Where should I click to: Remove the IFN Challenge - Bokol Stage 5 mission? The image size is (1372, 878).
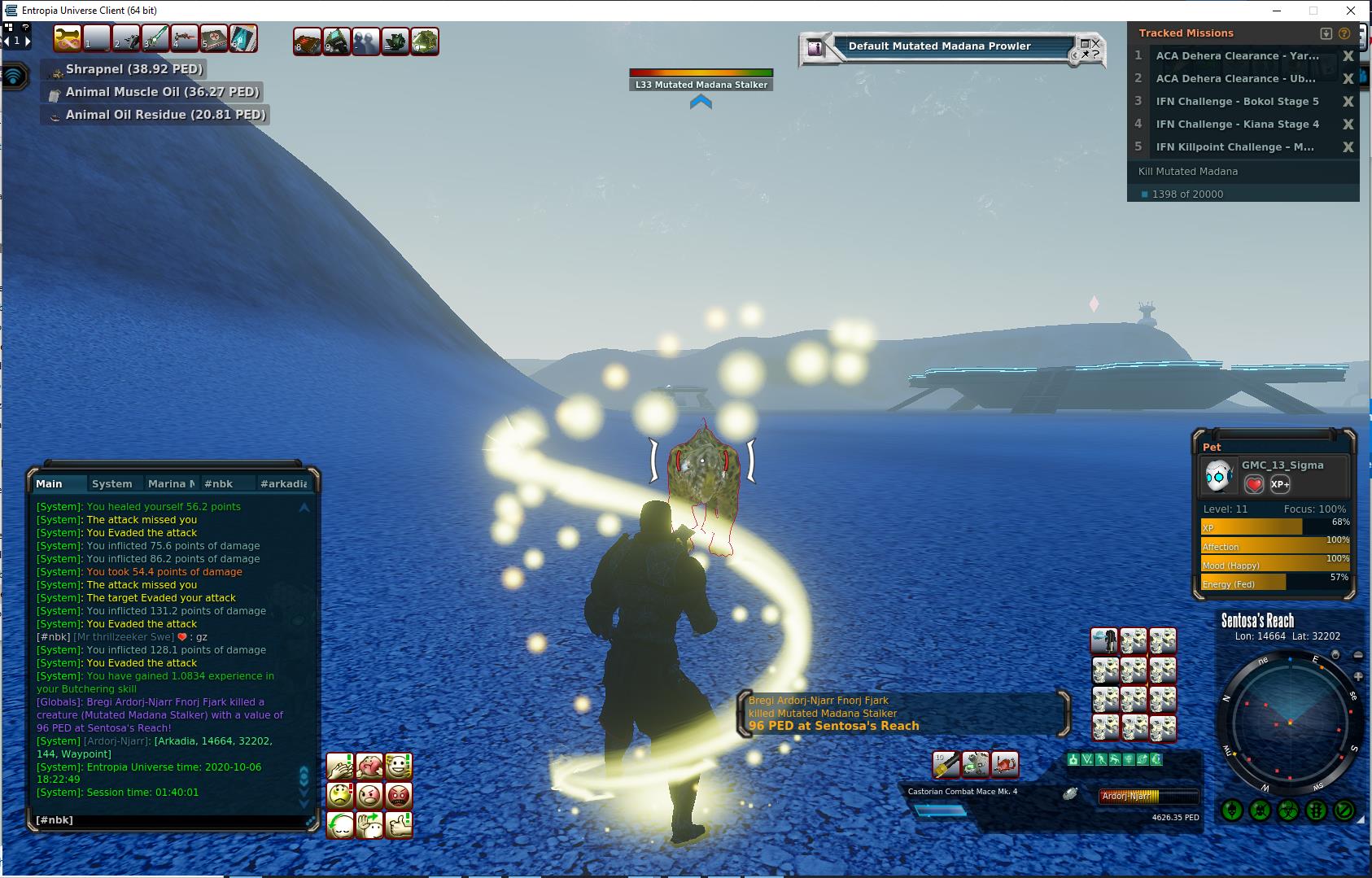point(1348,102)
